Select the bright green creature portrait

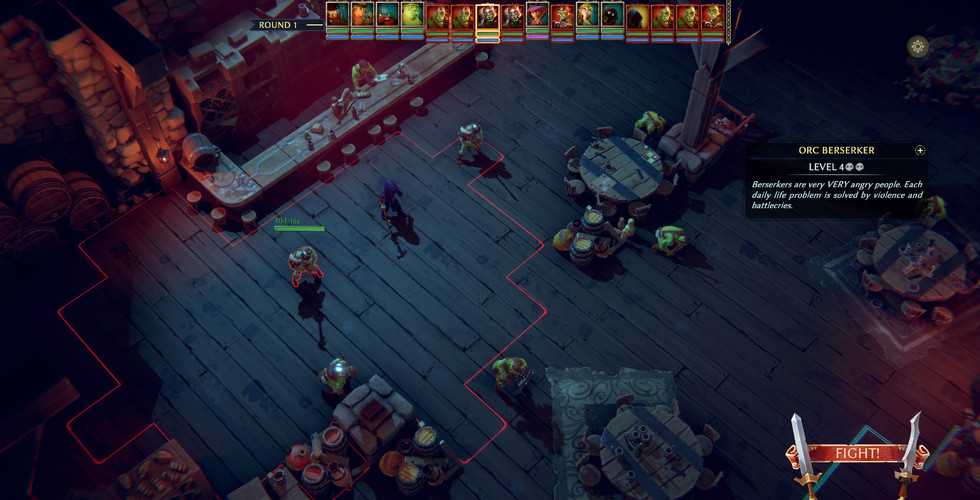(412, 16)
